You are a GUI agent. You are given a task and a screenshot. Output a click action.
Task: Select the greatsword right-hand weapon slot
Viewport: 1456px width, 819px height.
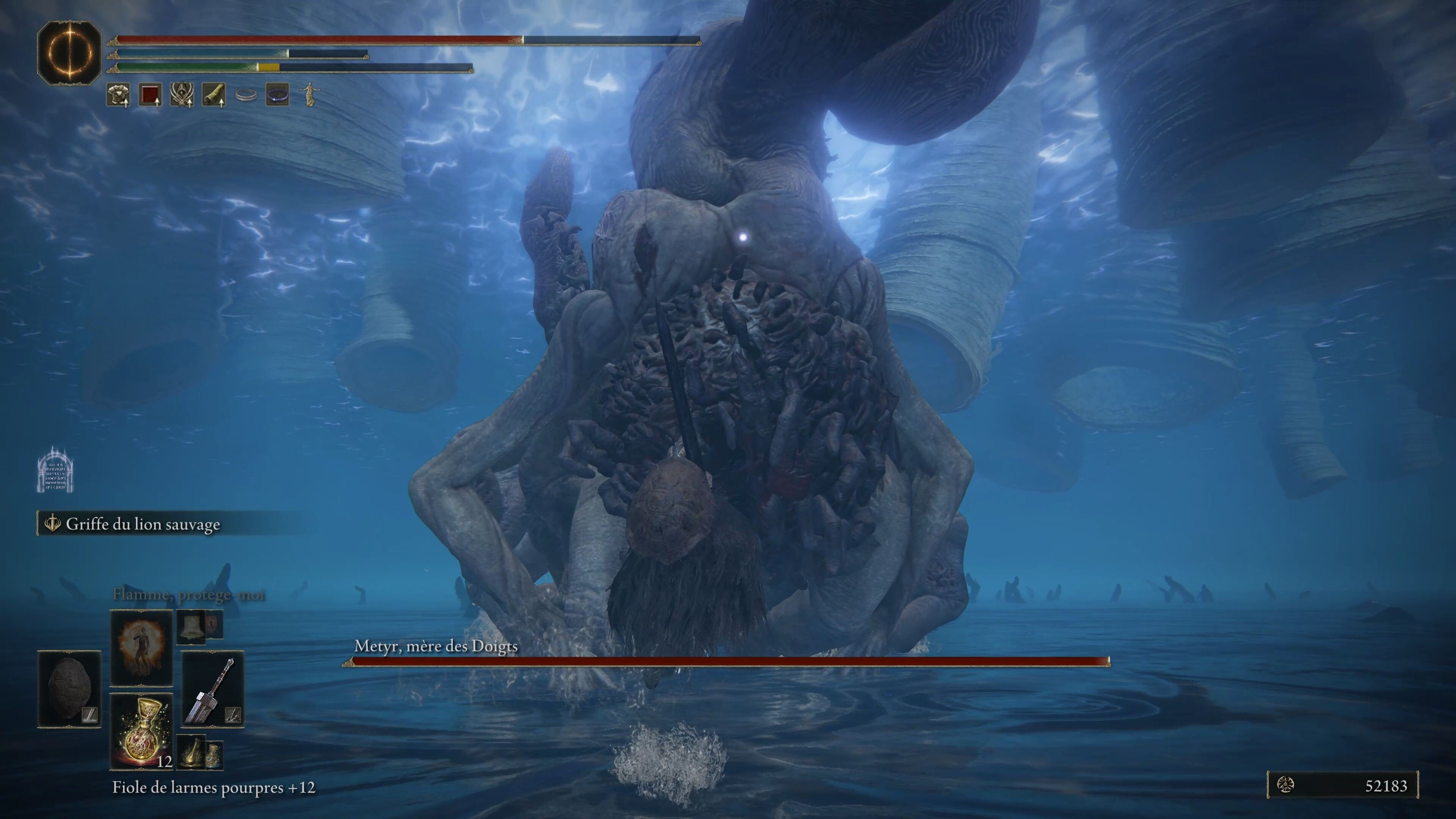(x=212, y=690)
